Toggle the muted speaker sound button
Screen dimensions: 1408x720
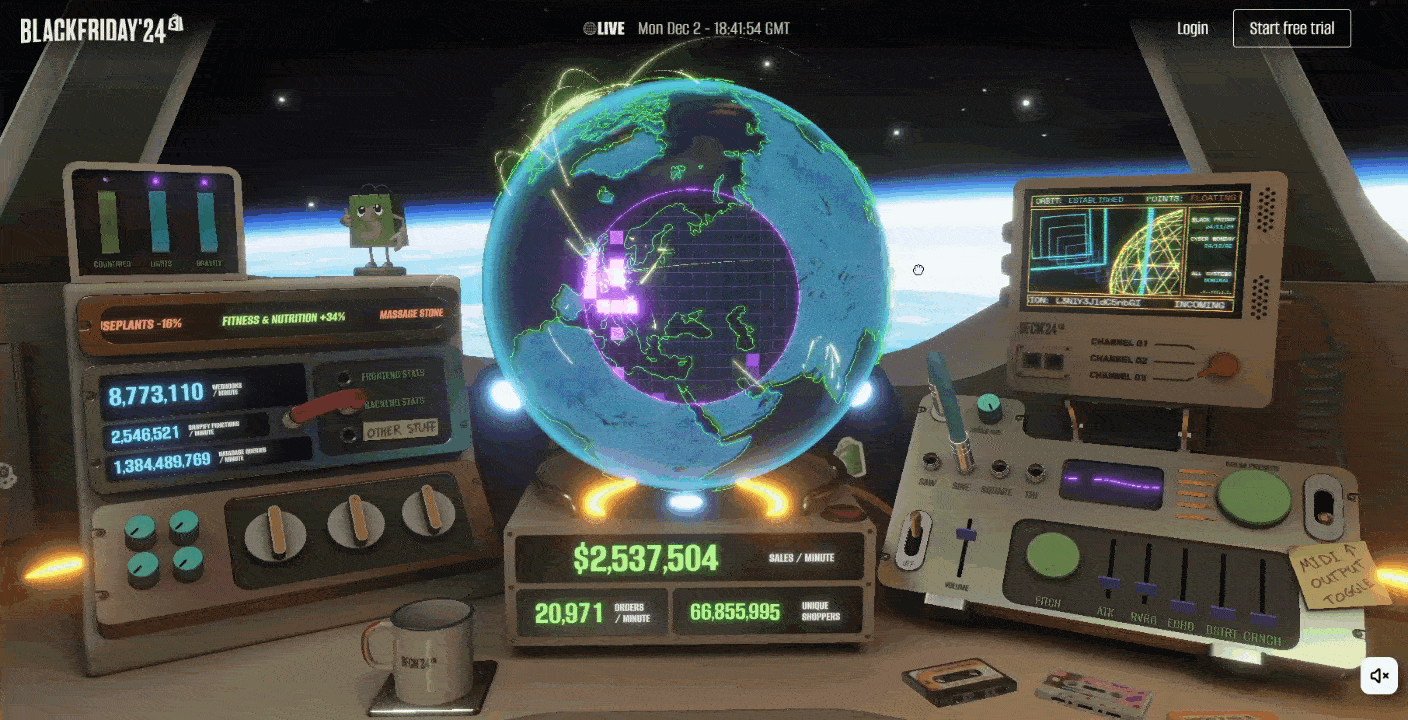point(1379,676)
